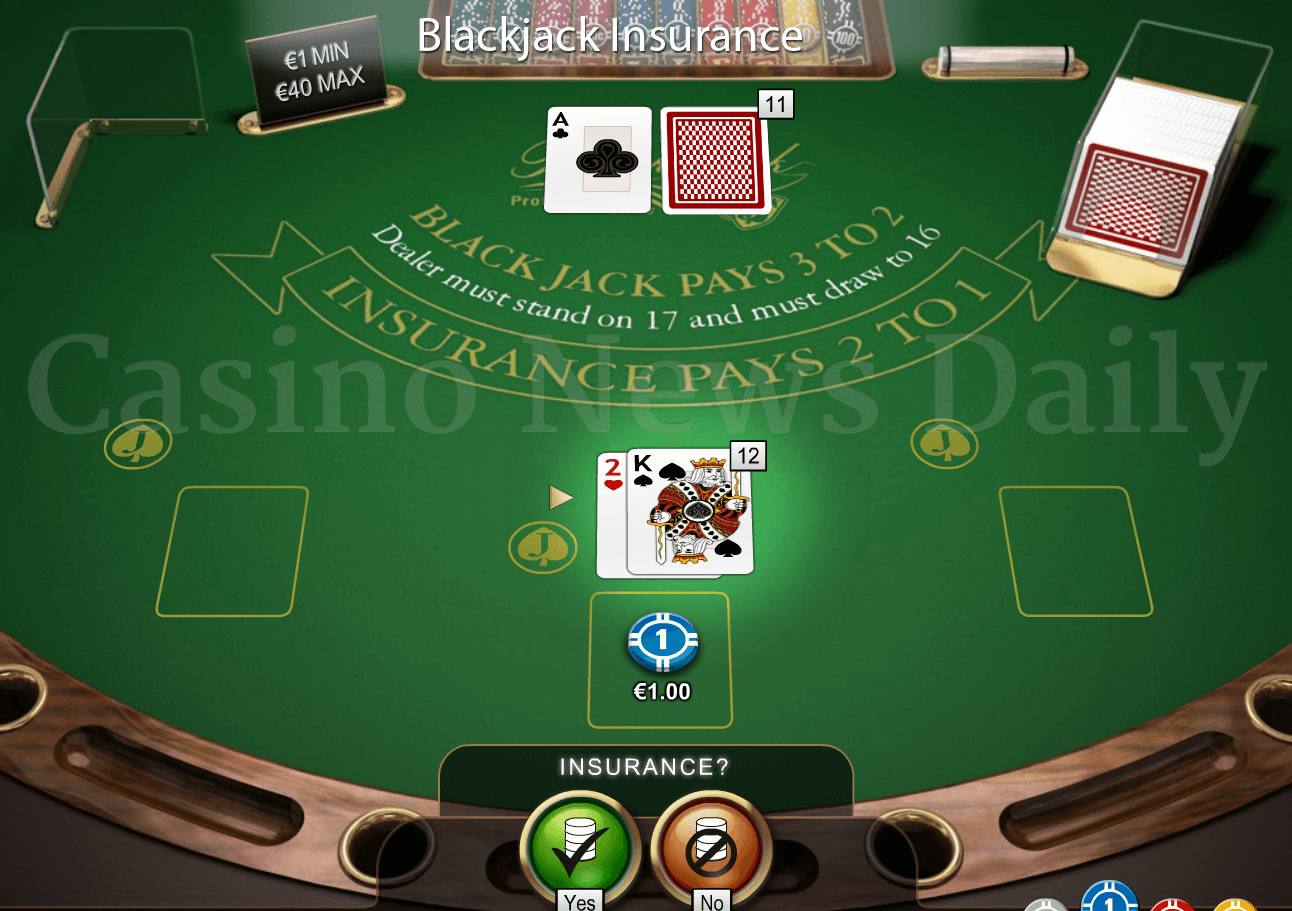Click the spade icon beside the player's hand

[543, 547]
